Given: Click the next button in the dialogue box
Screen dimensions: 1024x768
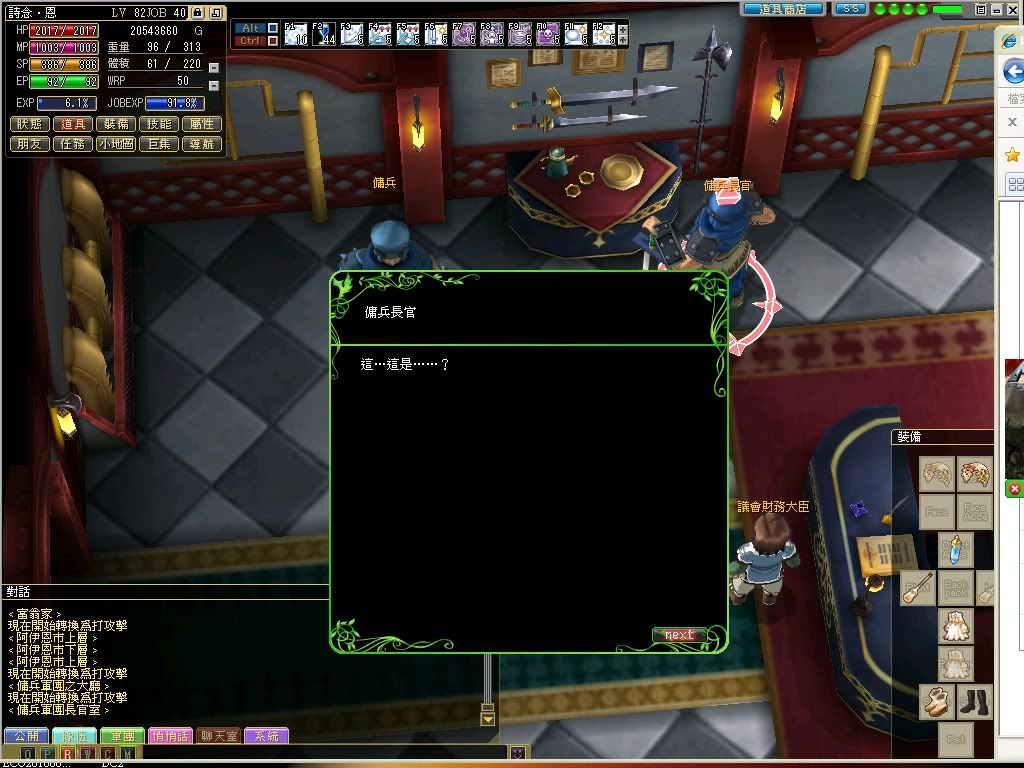Looking at the screenshot, I should [x=679, y=635].
